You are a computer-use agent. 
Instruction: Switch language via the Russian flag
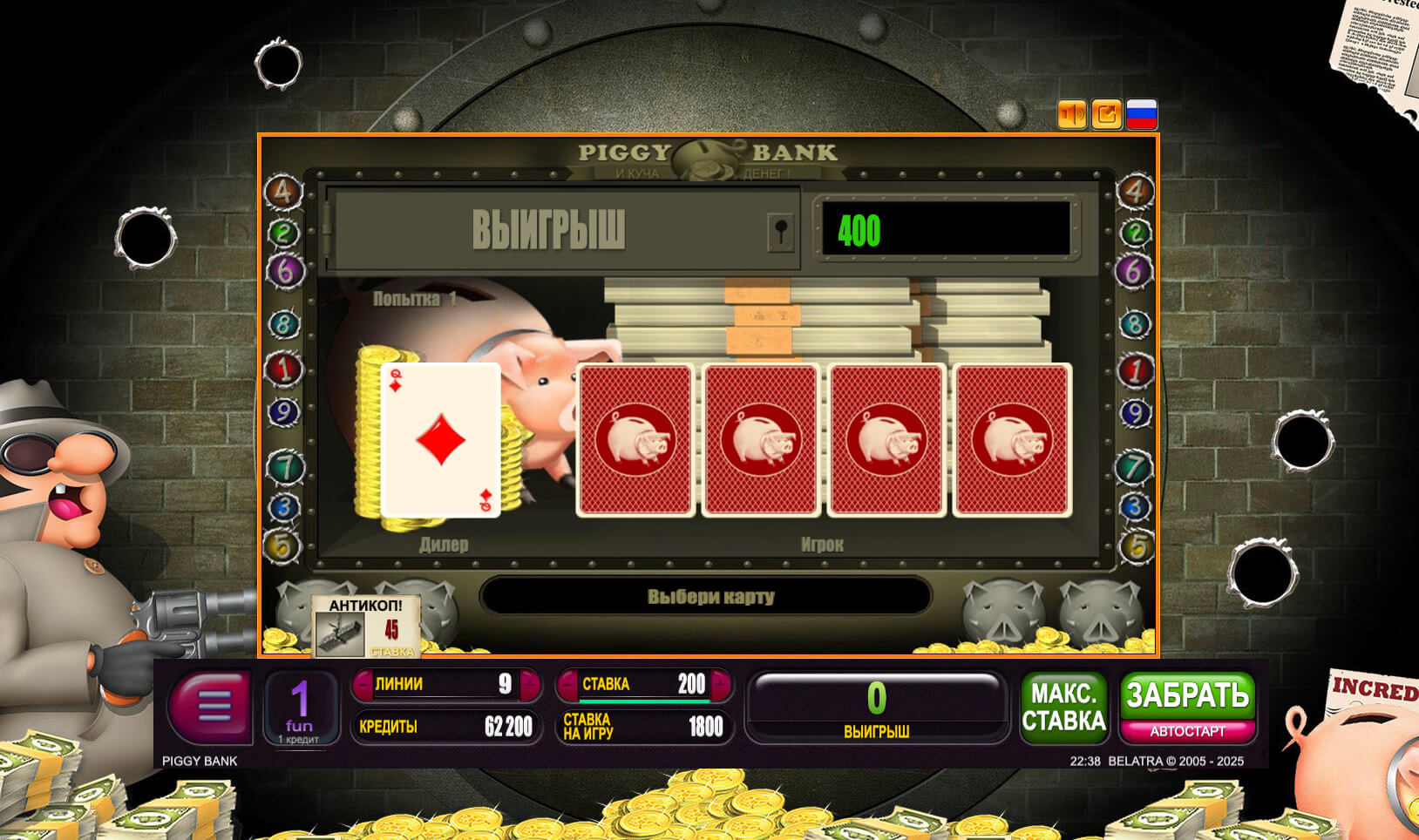point(1142,114)
